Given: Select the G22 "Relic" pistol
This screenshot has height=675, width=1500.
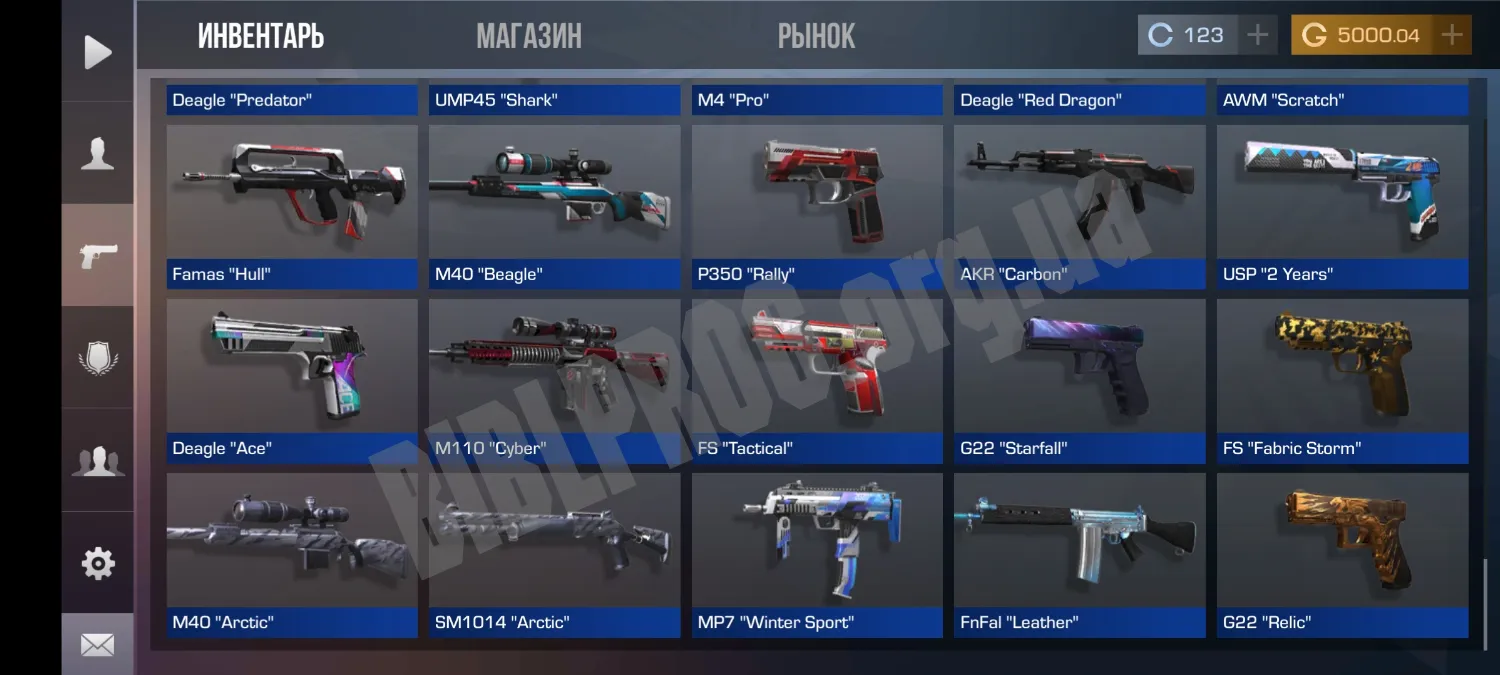Looking at the screenshot, I should point(1342,554).
